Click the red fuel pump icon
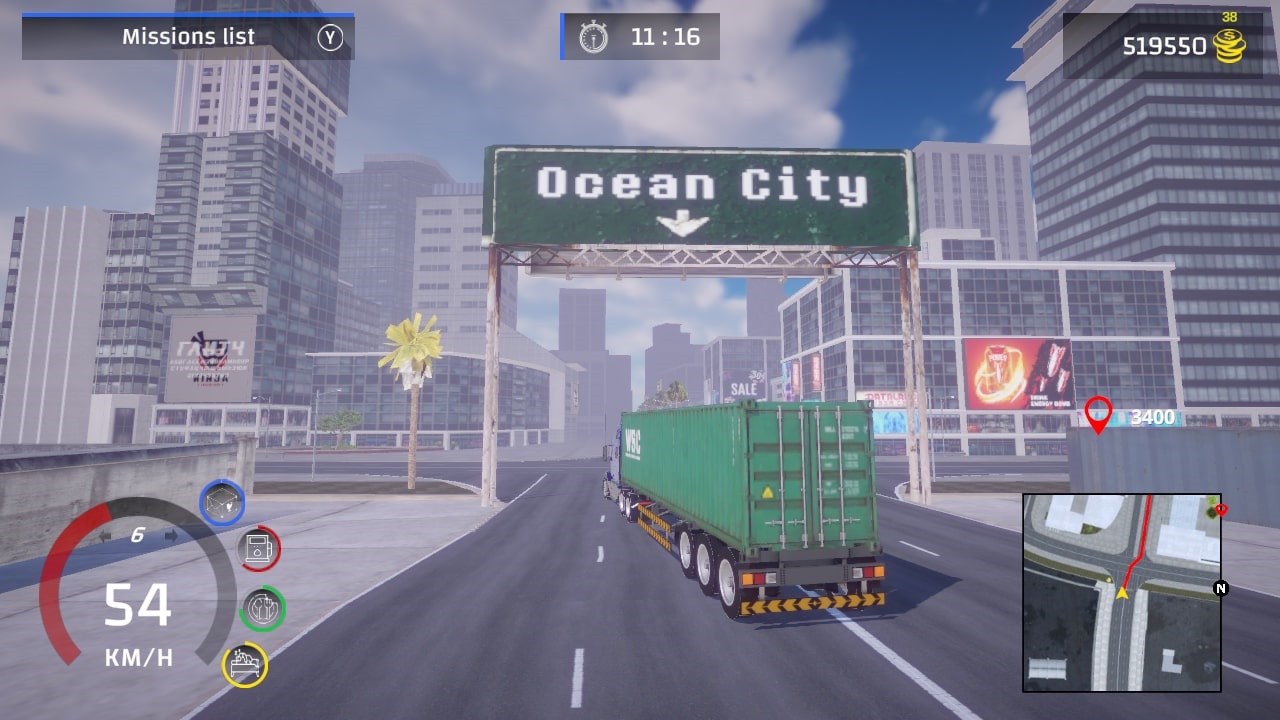The image size is (1280, 720). point(259,549)
